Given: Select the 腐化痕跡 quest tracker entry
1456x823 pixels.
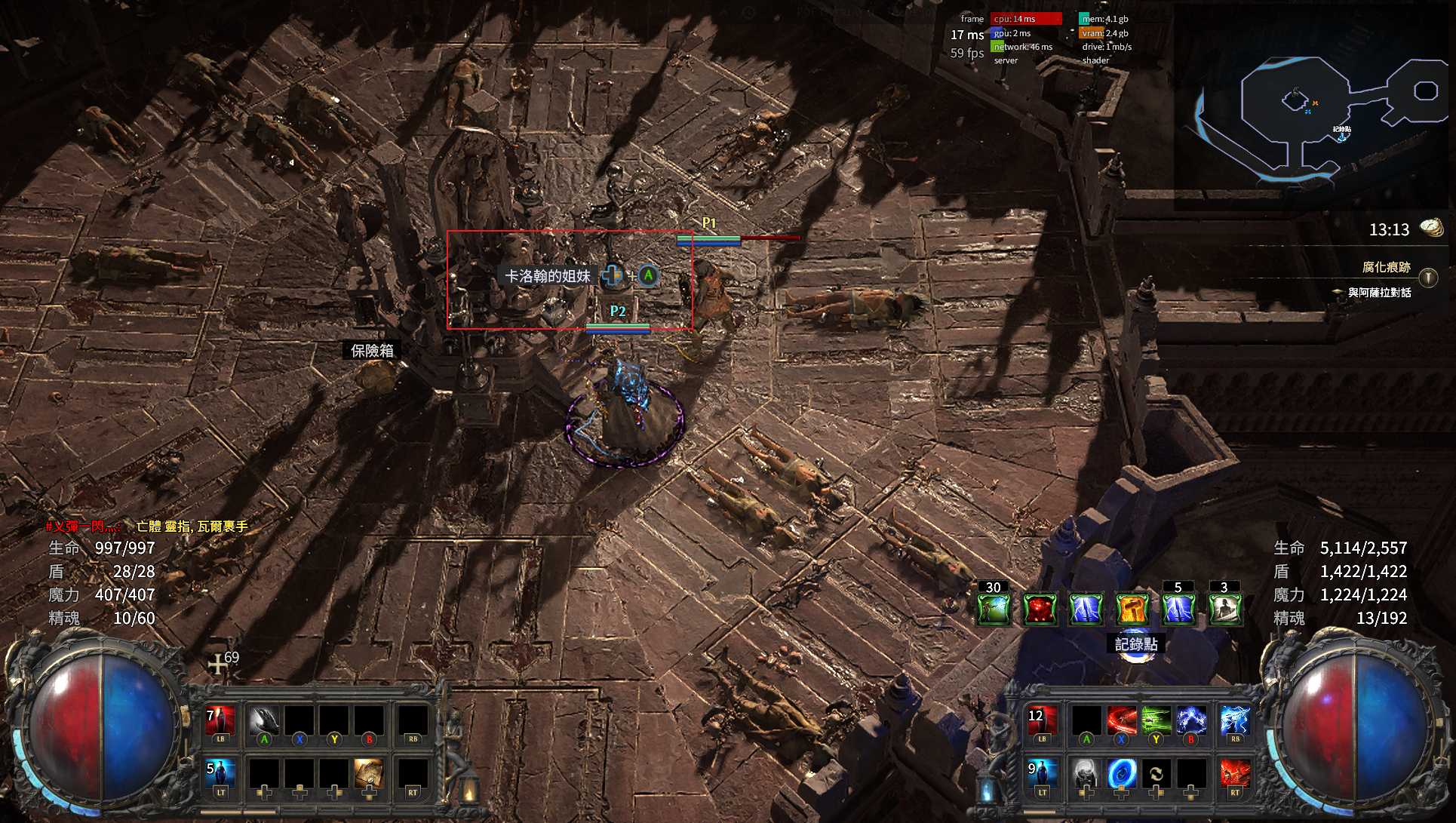Looking at the screenshot, I should [x=1386, y=268].
